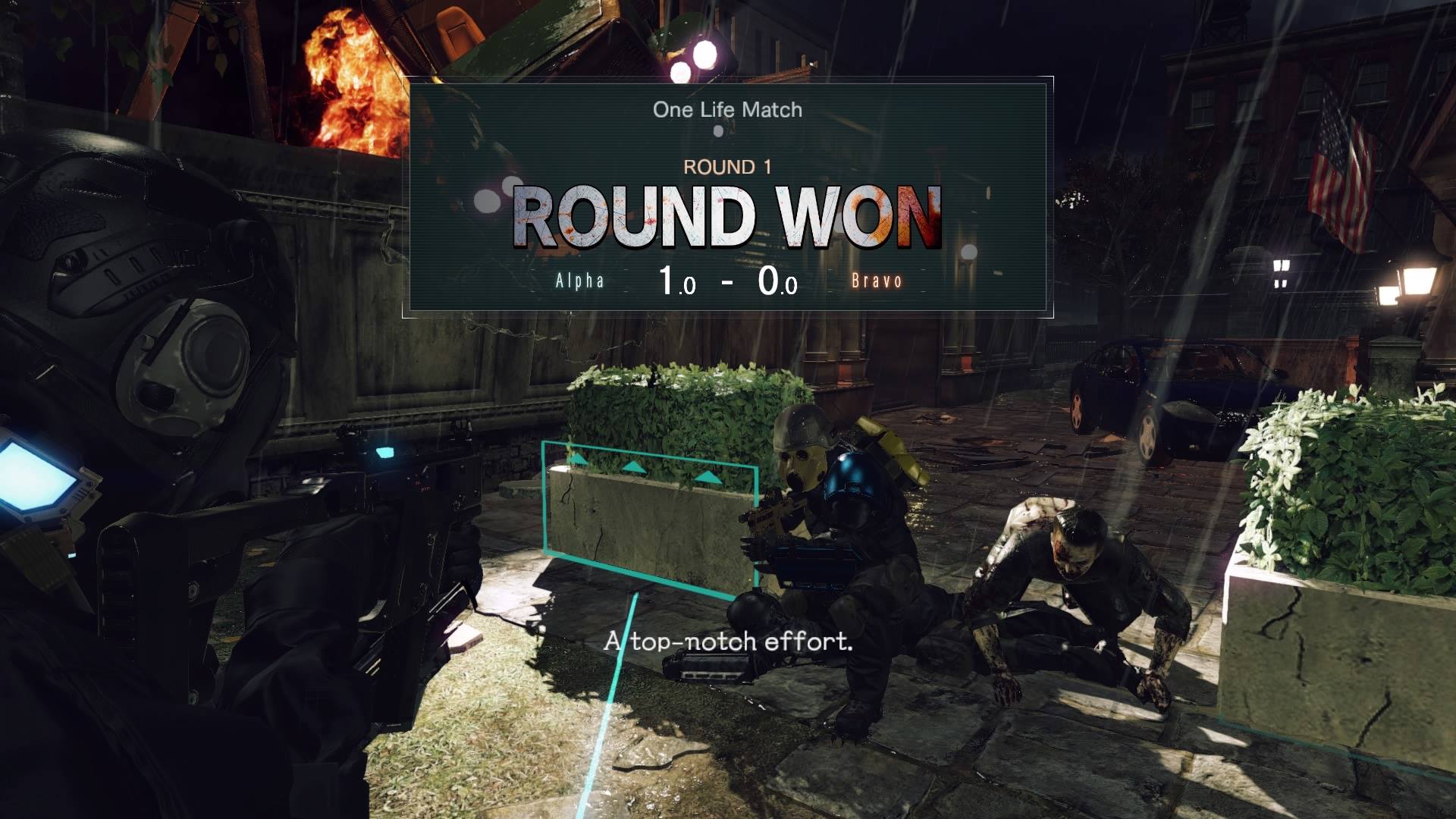The width and height of the screenshot is (1456, 819).
Task: Click the middle teal triangle above the wall
Action: 634,469
